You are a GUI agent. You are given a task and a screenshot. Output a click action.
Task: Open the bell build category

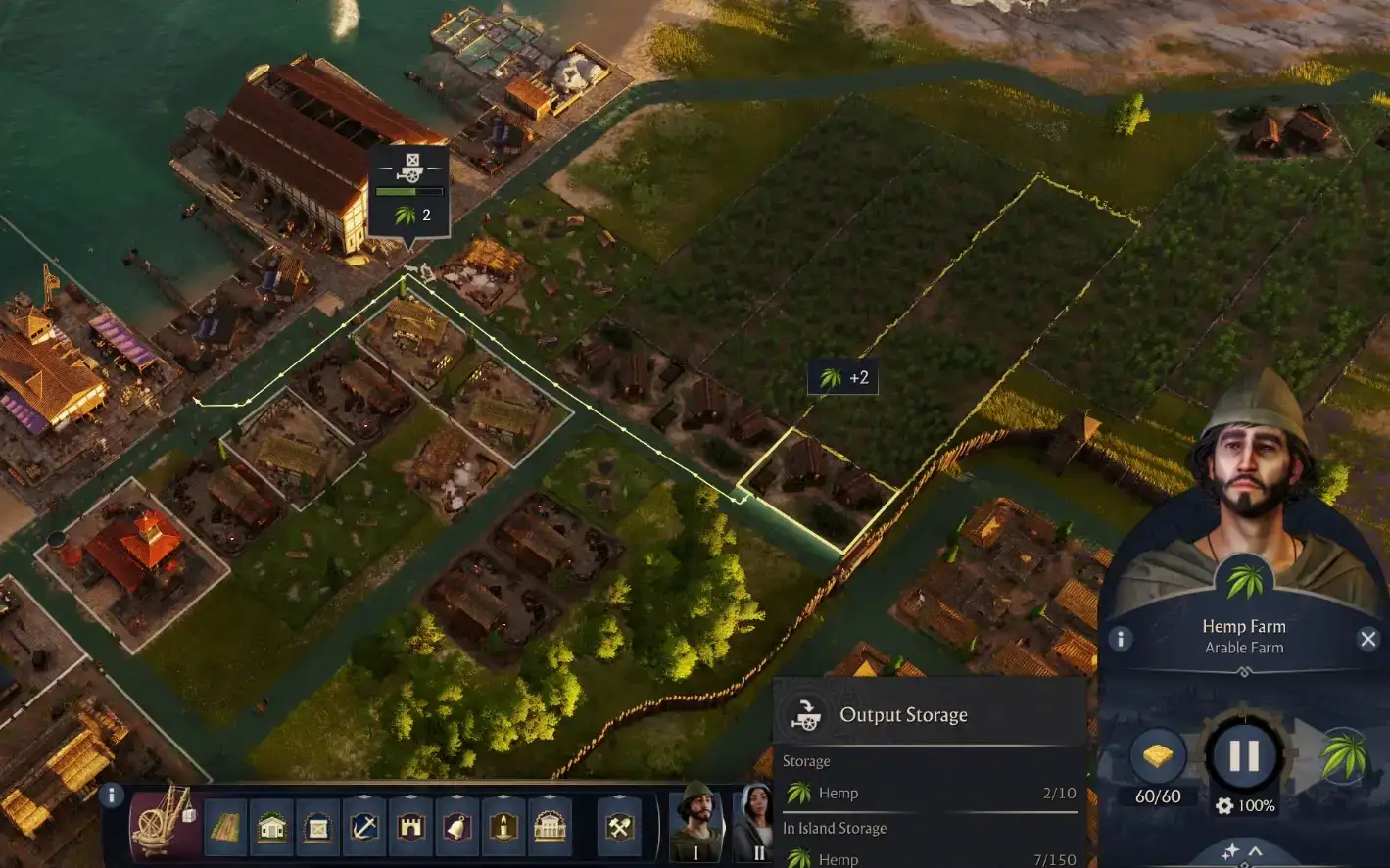tap(457, 827)
